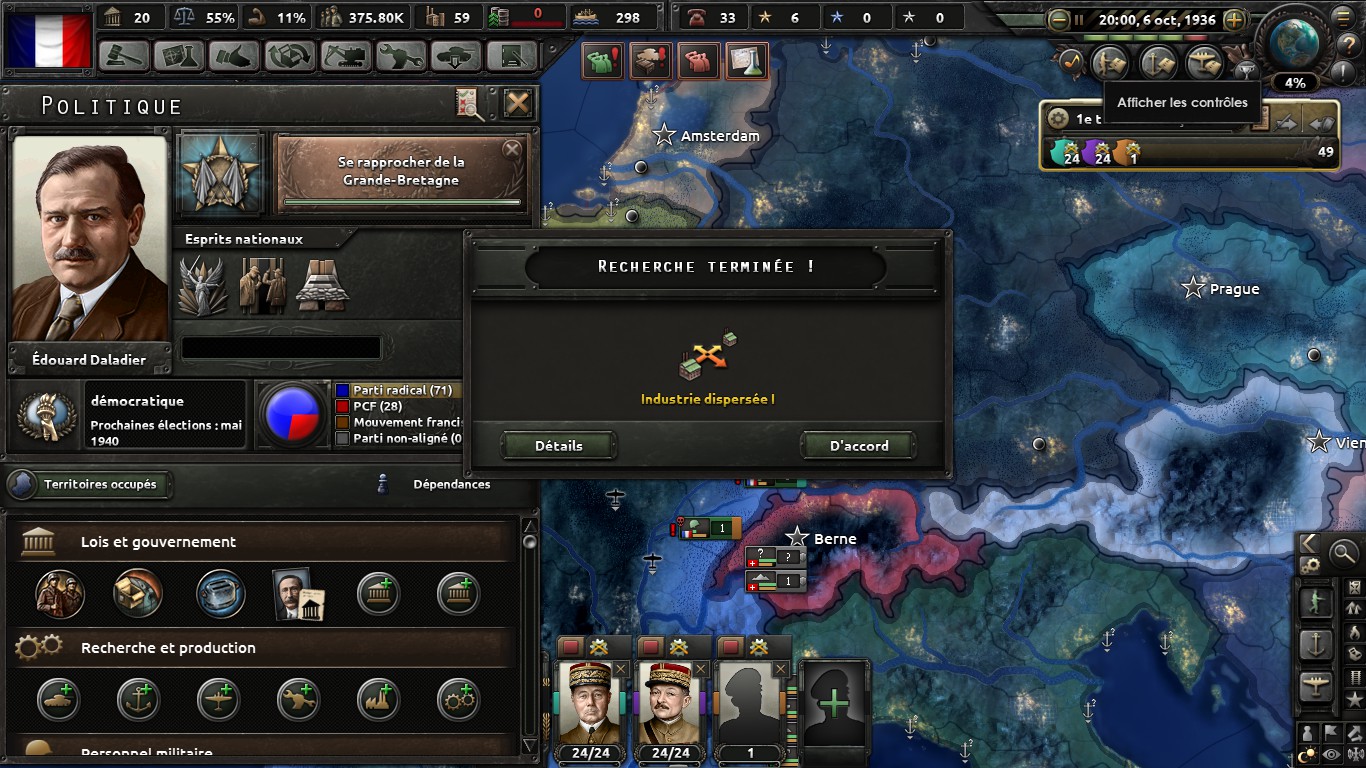Select the national focus Se rapprocher de la Grande-Bretagne
Viewport: 1366px width, 768px height.
(x=401, y=171)
